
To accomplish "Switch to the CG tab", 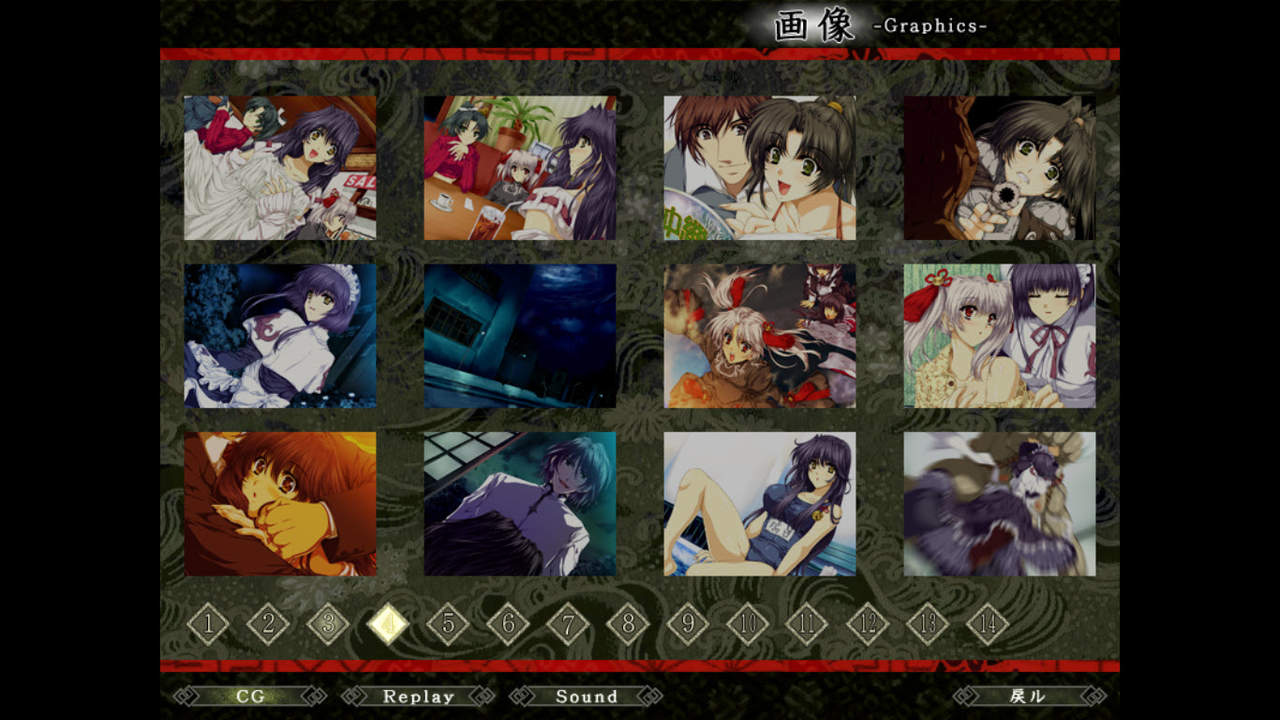I will [250, 696].
